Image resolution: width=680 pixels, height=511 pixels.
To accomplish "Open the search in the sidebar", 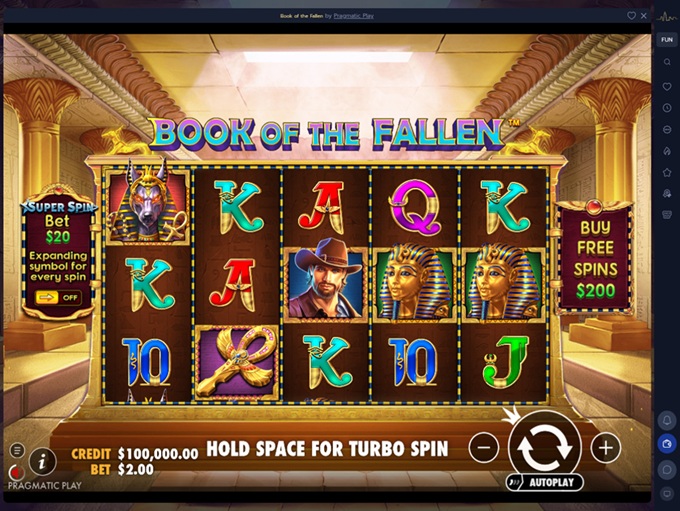I will point(667,62).
